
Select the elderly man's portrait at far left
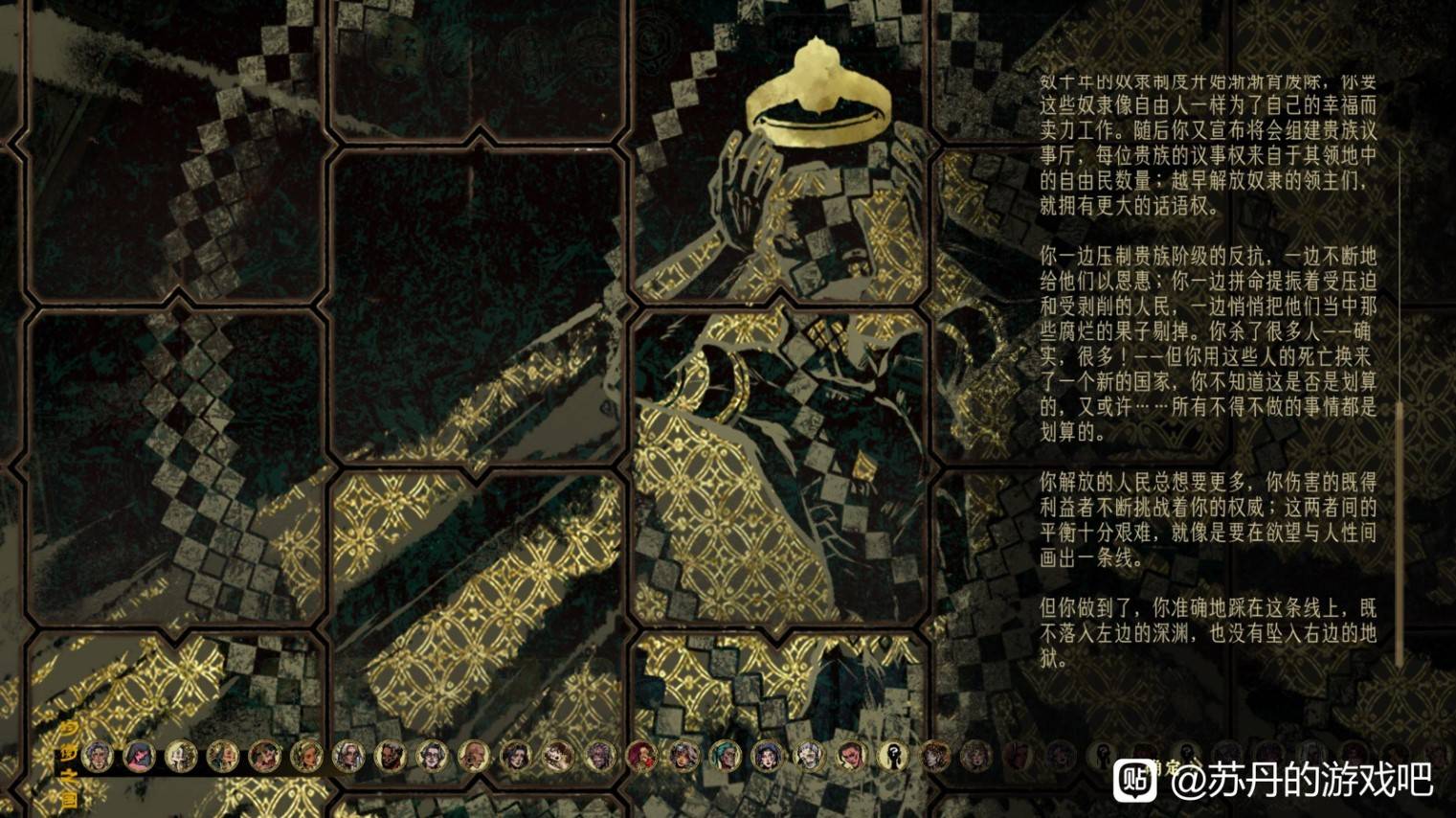(x=96, y=757)
